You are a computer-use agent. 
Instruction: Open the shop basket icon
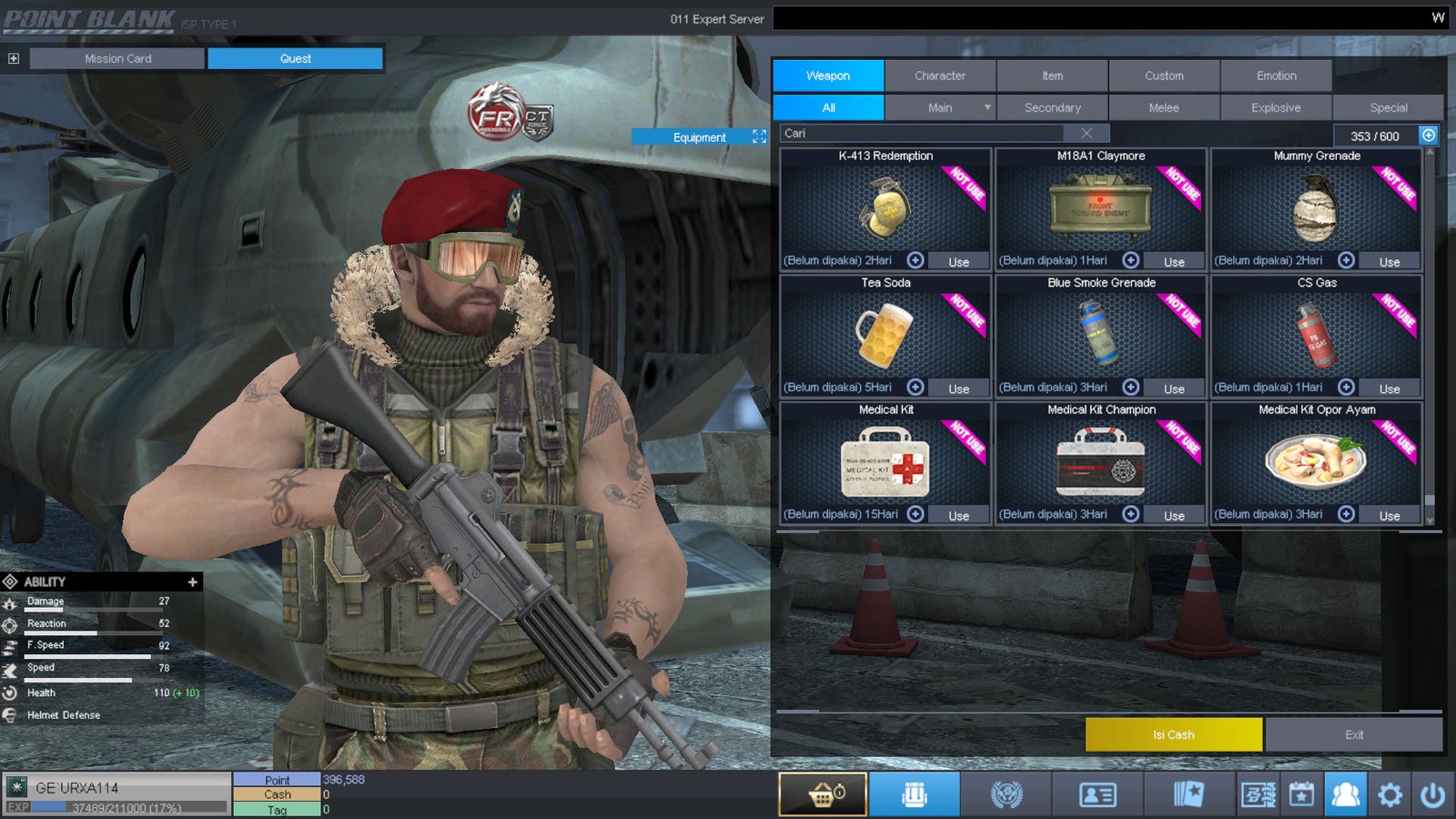tap(823, 795)
